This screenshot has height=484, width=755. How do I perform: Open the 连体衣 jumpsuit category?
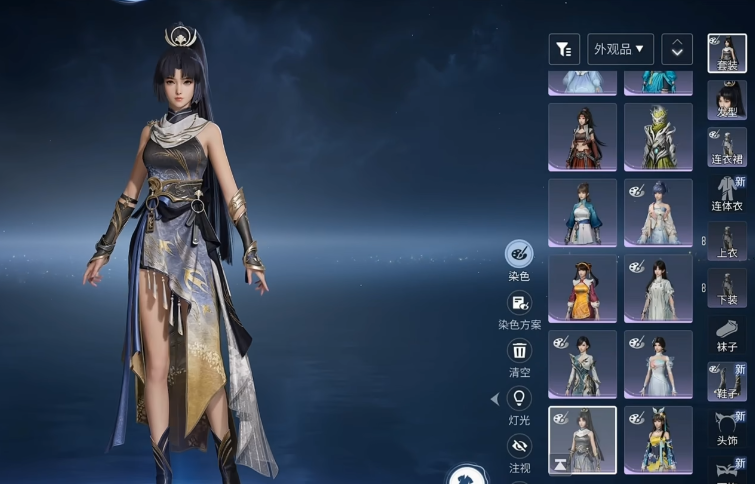[727, 195]
